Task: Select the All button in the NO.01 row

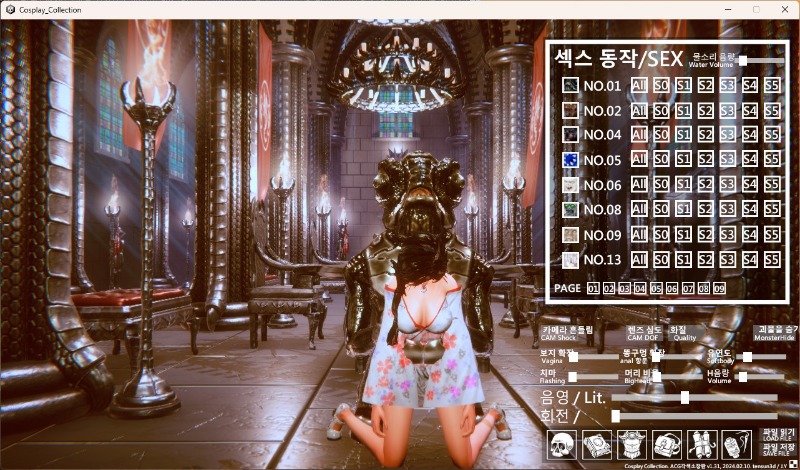Action: point(639,85)
